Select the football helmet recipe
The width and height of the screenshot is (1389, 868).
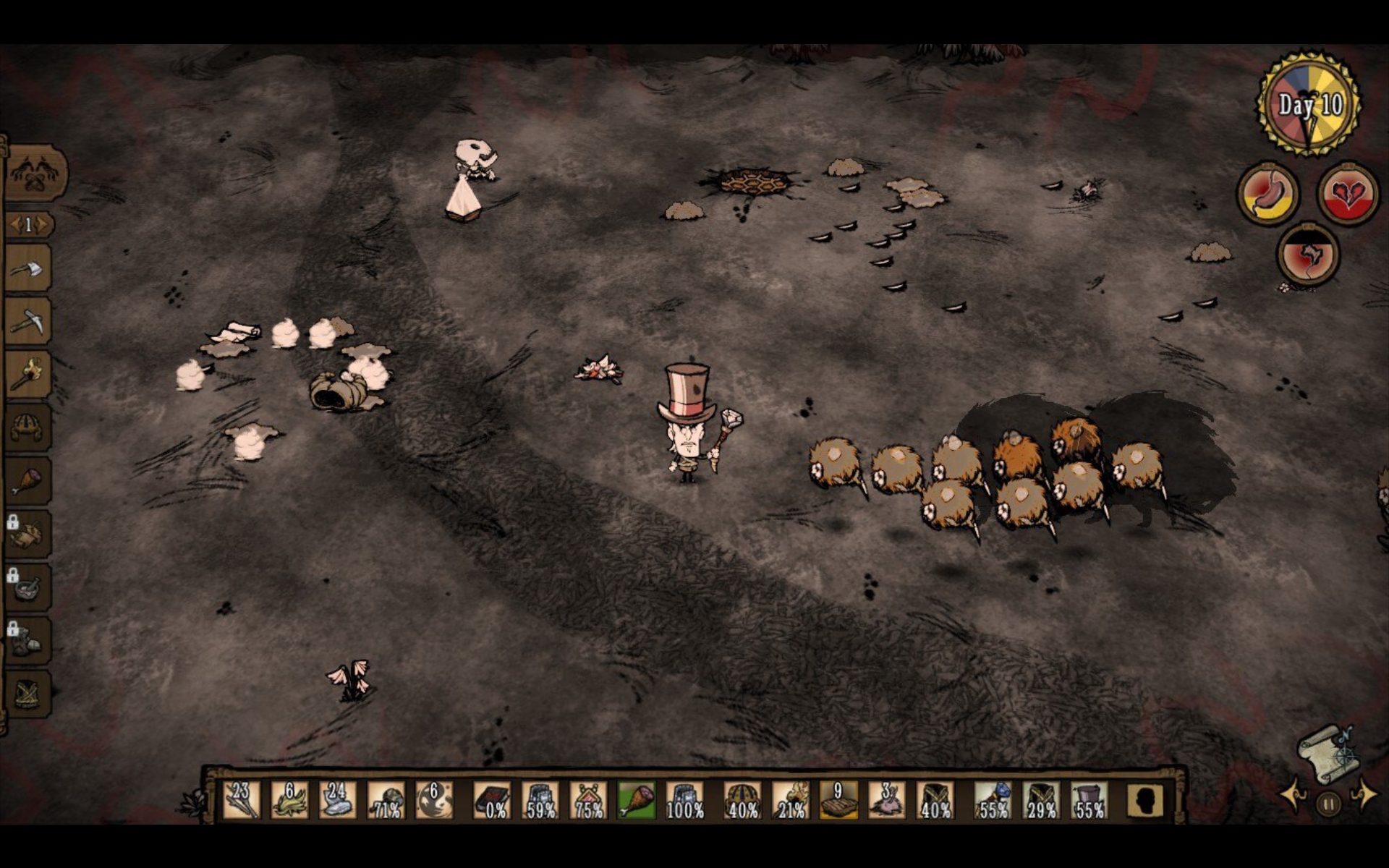coord(29,428)
